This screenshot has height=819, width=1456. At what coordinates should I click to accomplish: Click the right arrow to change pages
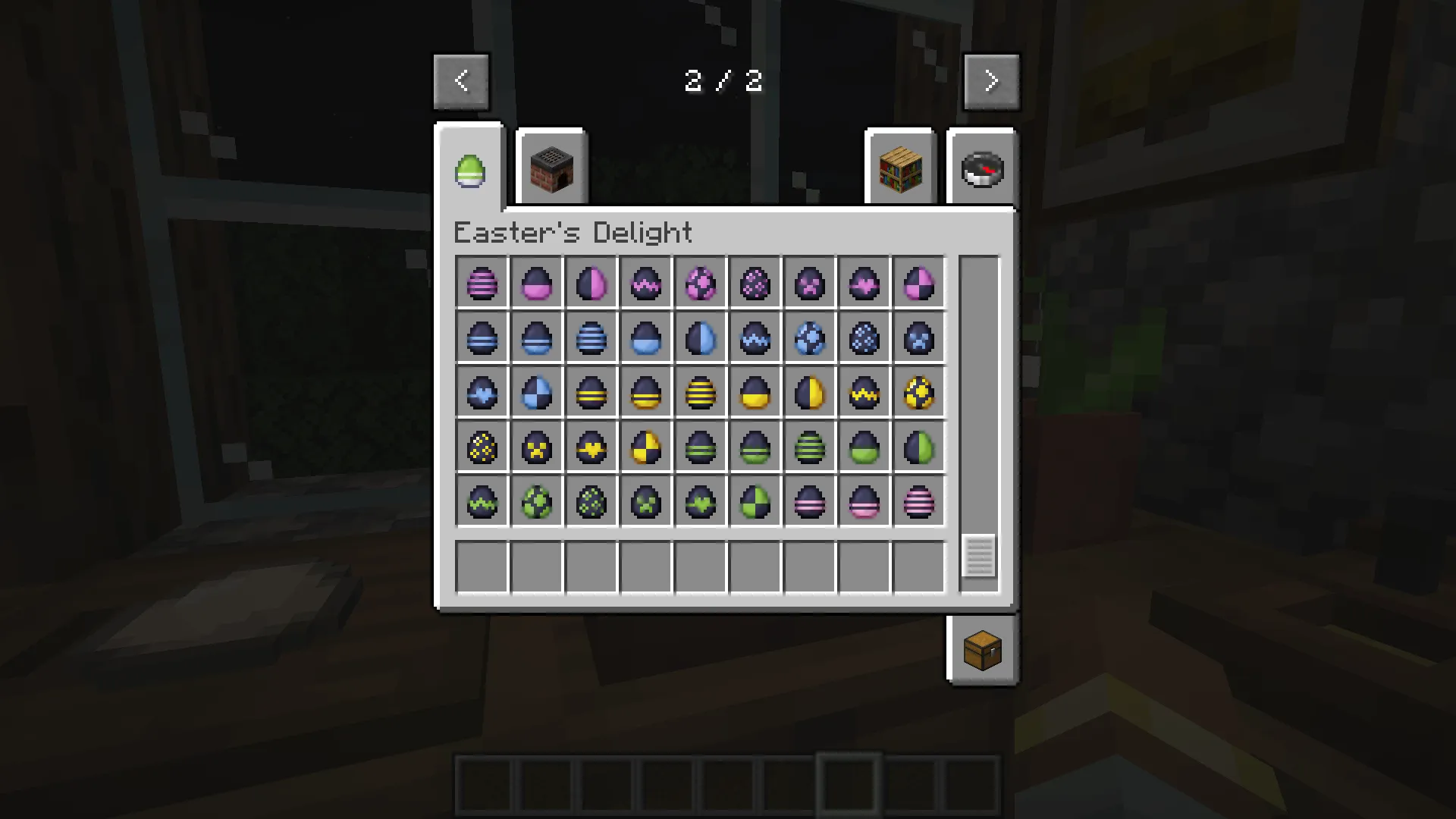(x=992, y=80)
